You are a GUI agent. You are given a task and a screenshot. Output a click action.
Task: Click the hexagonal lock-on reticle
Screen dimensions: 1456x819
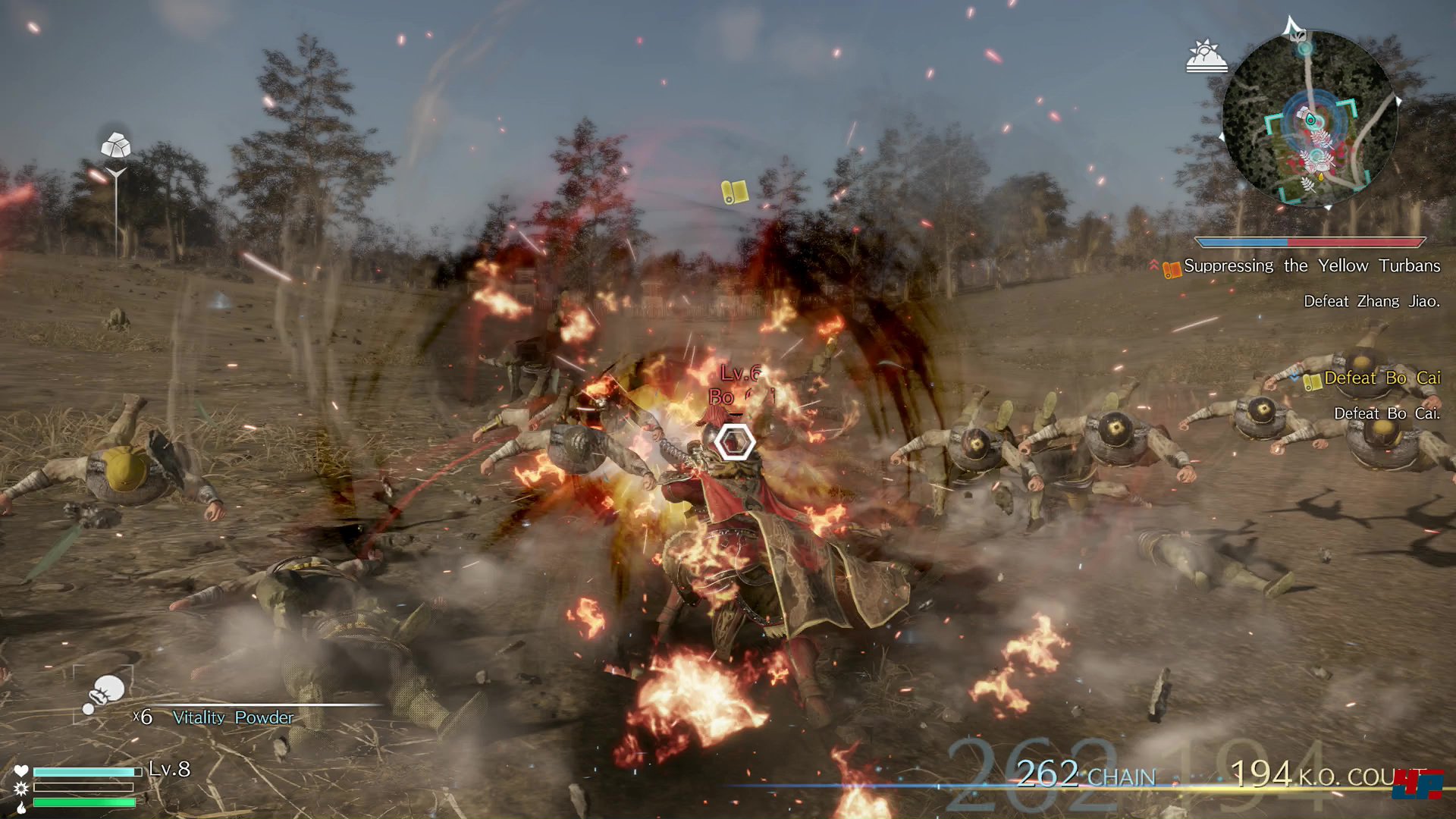734,442
